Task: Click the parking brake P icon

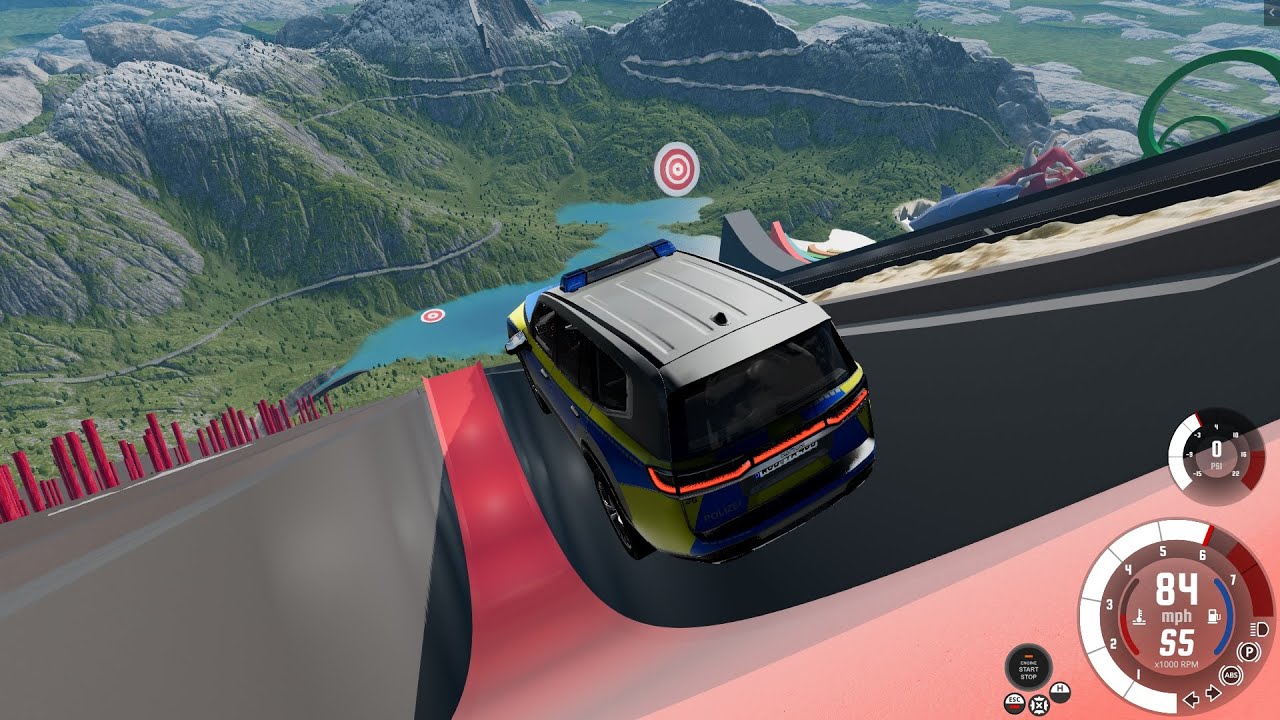Action: (x=1247, y=652)
